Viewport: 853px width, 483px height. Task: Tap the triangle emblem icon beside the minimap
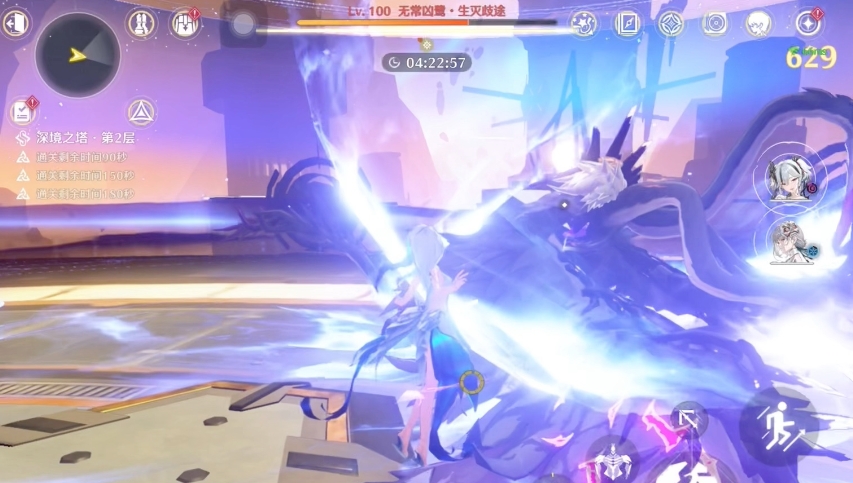tap(140, 112)
